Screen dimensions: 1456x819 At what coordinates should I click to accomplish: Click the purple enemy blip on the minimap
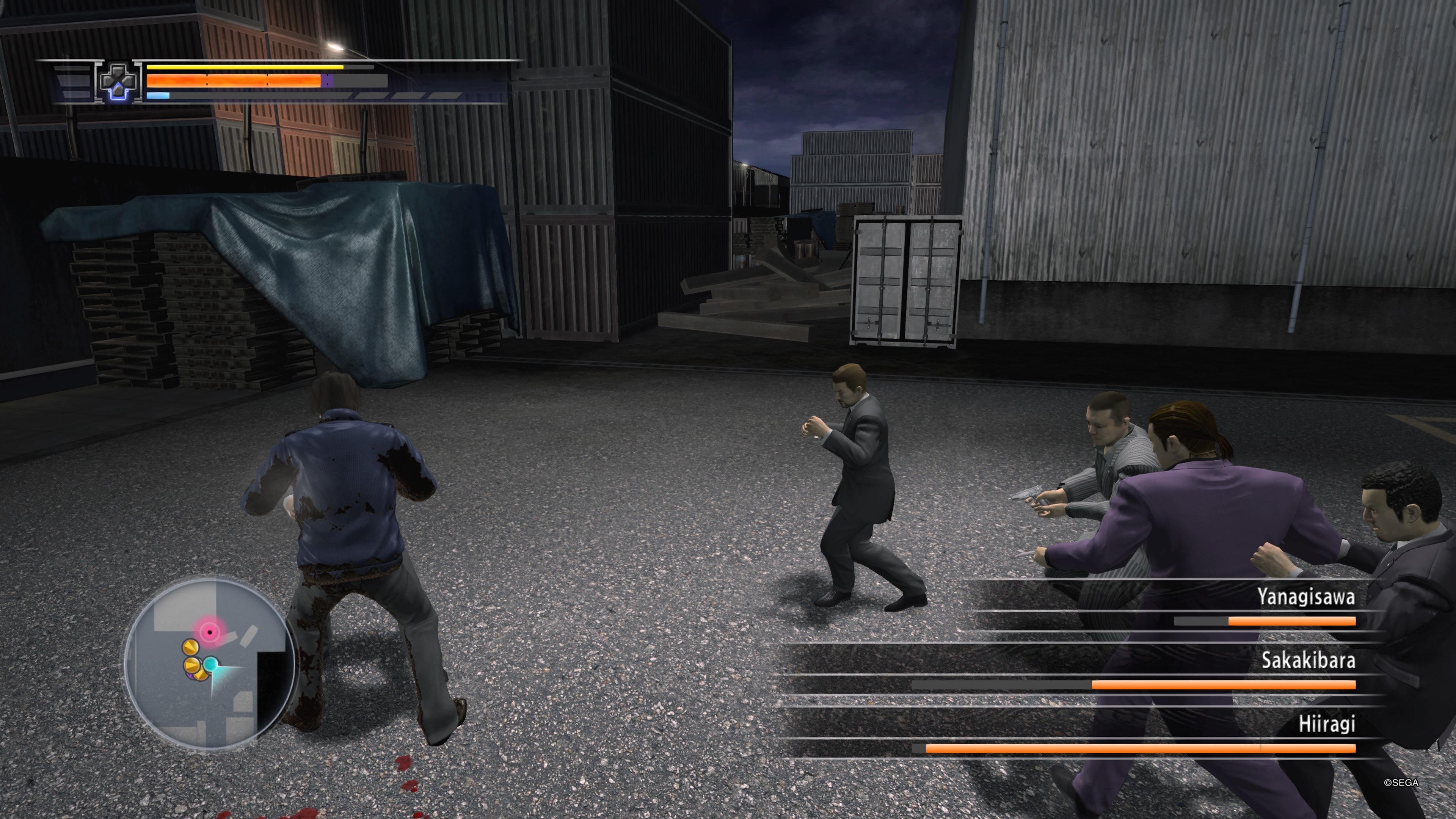(190, 676)
